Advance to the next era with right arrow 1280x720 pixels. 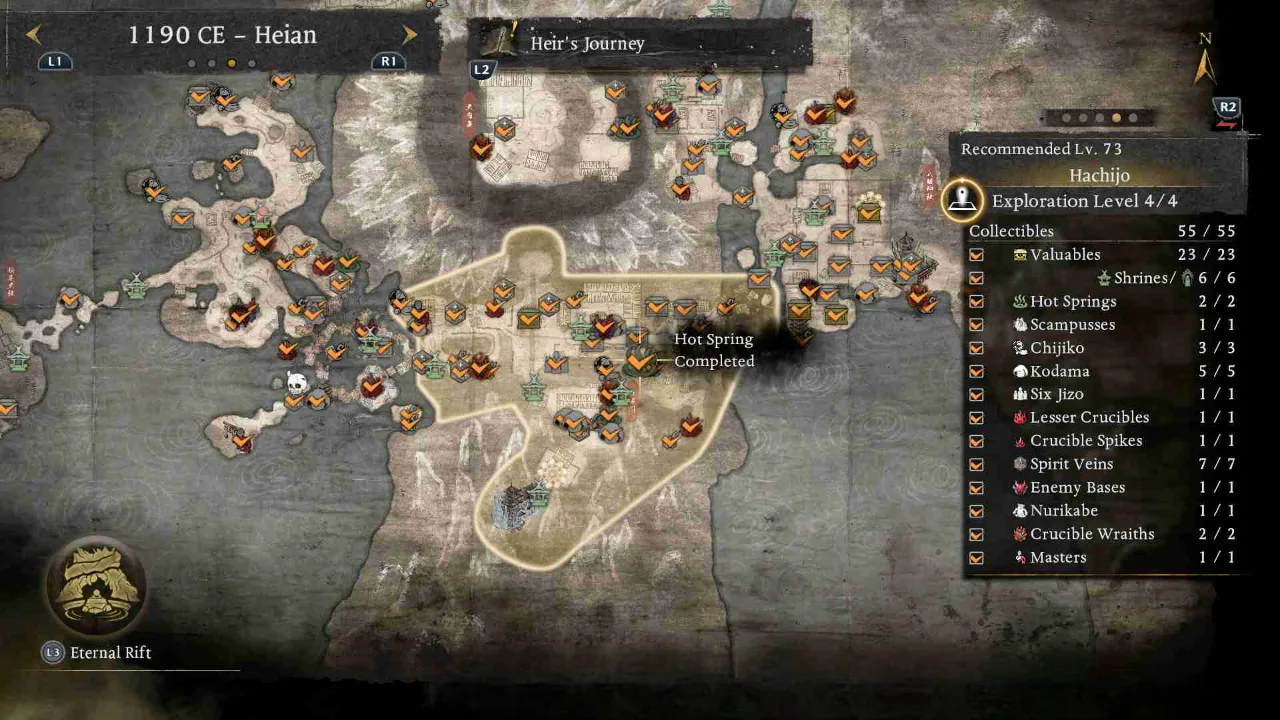[409, 35]
